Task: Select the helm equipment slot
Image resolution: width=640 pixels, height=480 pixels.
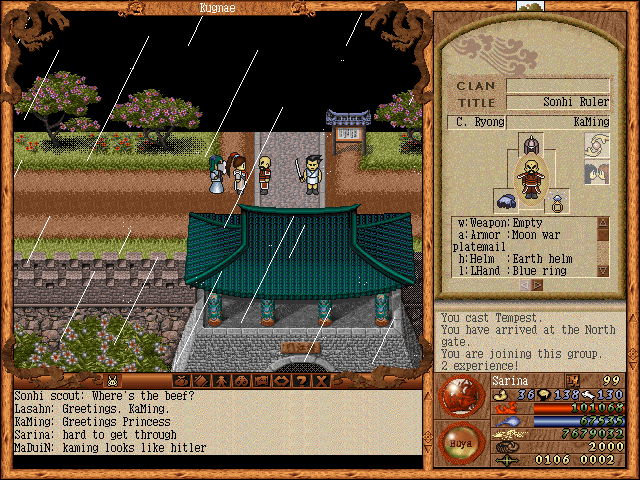Action: pos(530,147)
